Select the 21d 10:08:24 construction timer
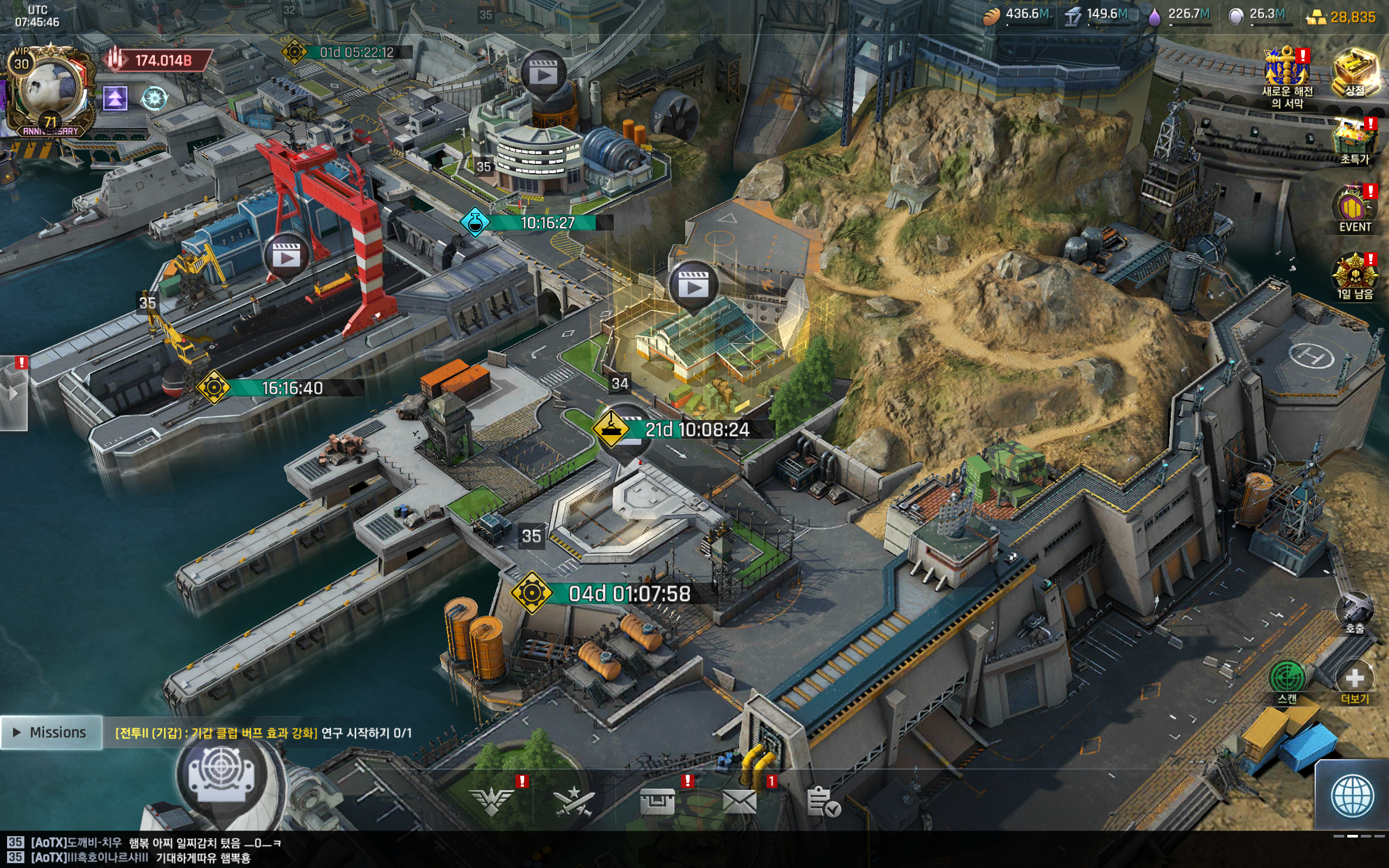Screen dimensions: 1389x868 pos(696,430)
